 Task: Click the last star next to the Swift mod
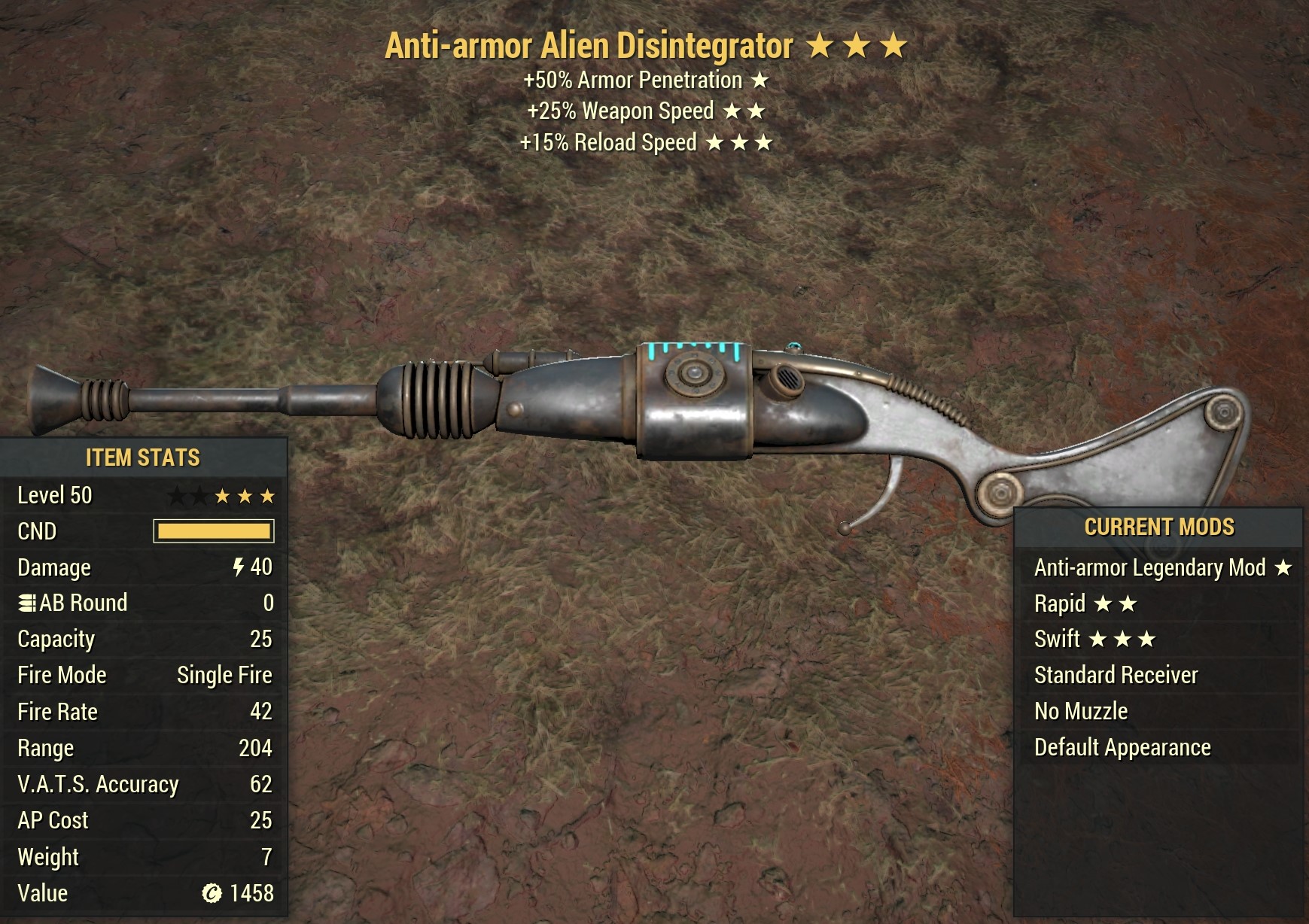(x=1148, y=639)
